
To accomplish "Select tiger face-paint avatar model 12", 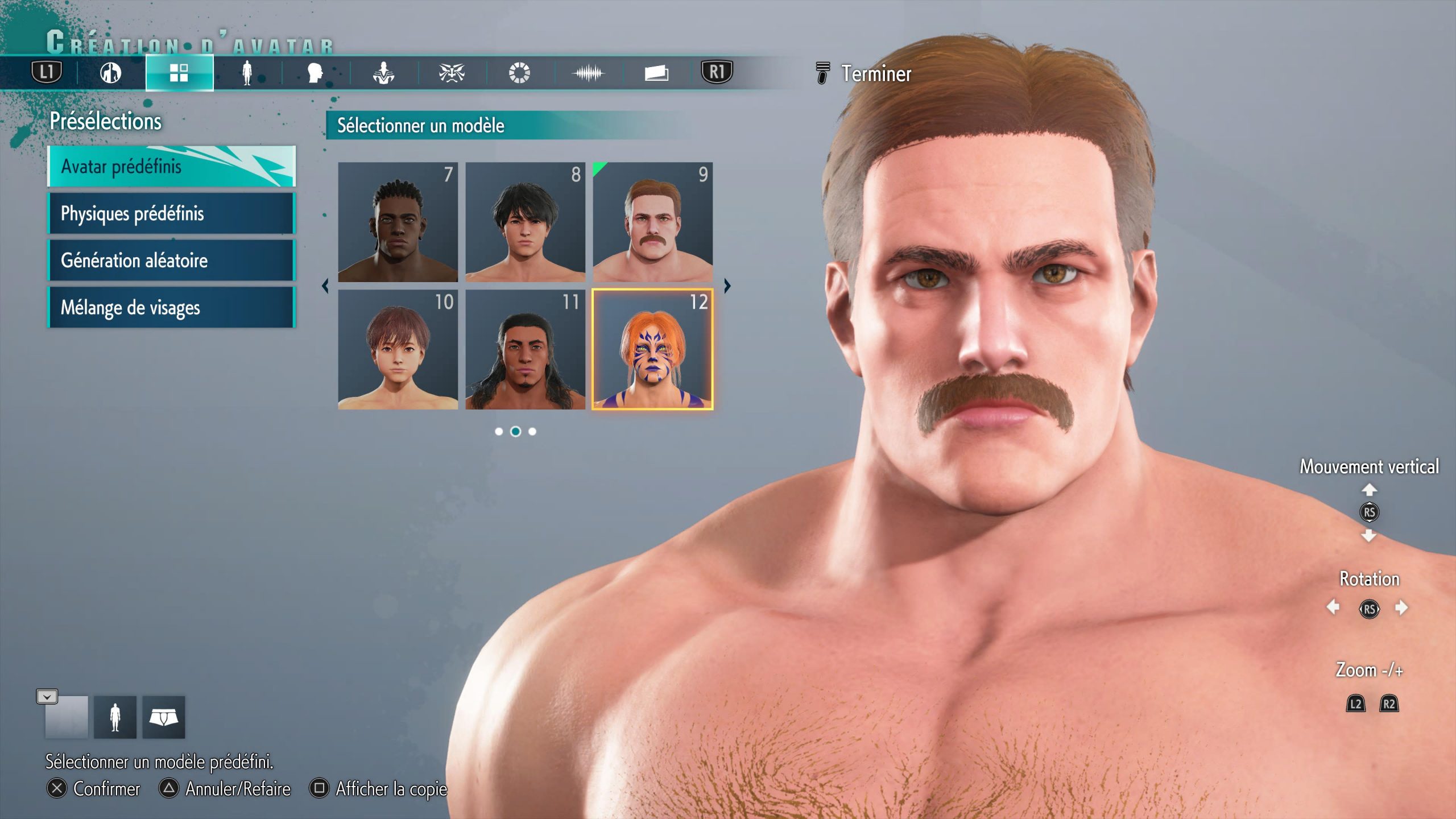I will [652, 349].
